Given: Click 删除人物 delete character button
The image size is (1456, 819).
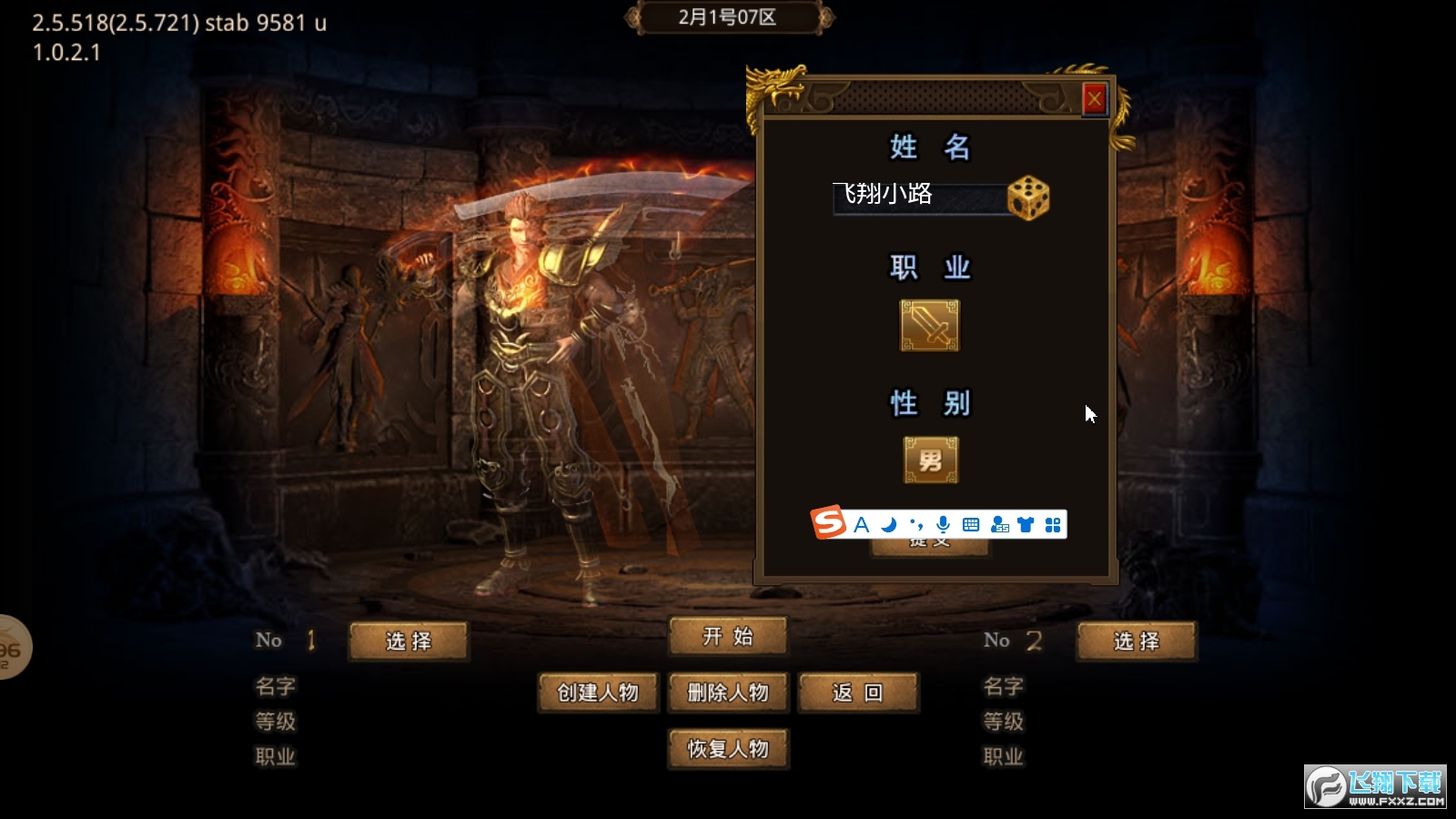Looking at the screenshot, I should [x=727, y=693].
